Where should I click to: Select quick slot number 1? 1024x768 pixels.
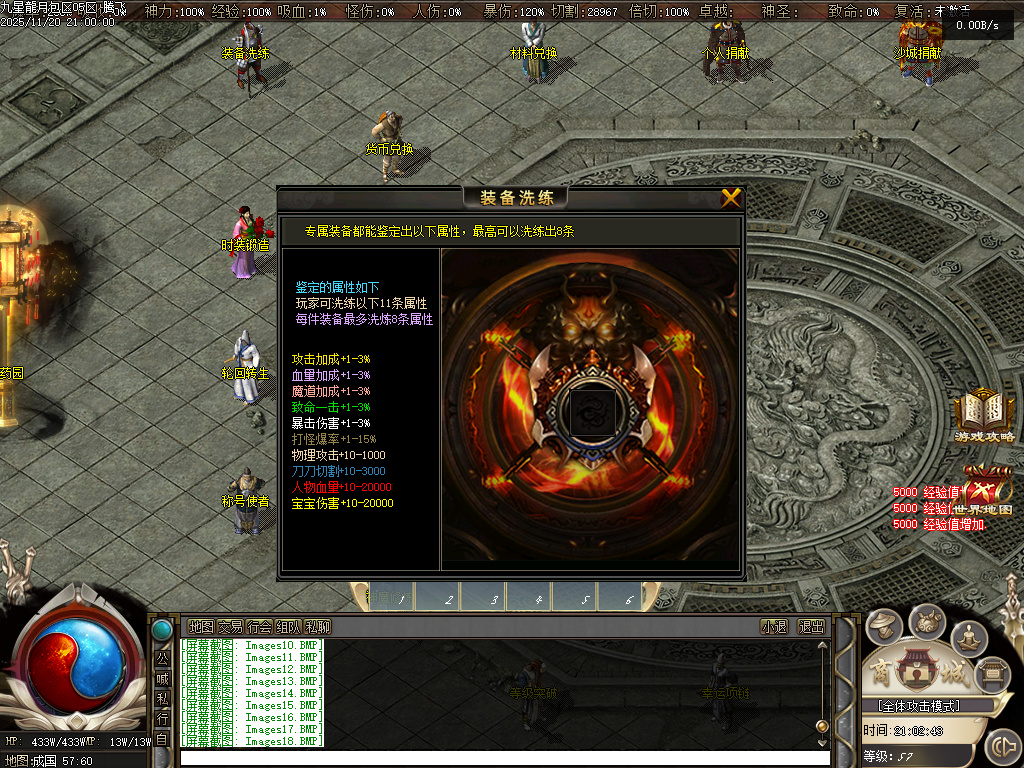[401, 599]
